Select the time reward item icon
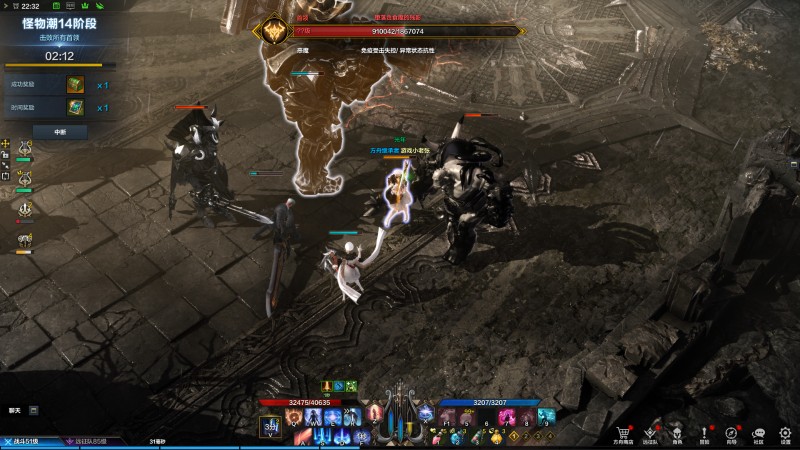Image resolution: width=800 pixels, height=450 pixels. [x=75, y=107]
